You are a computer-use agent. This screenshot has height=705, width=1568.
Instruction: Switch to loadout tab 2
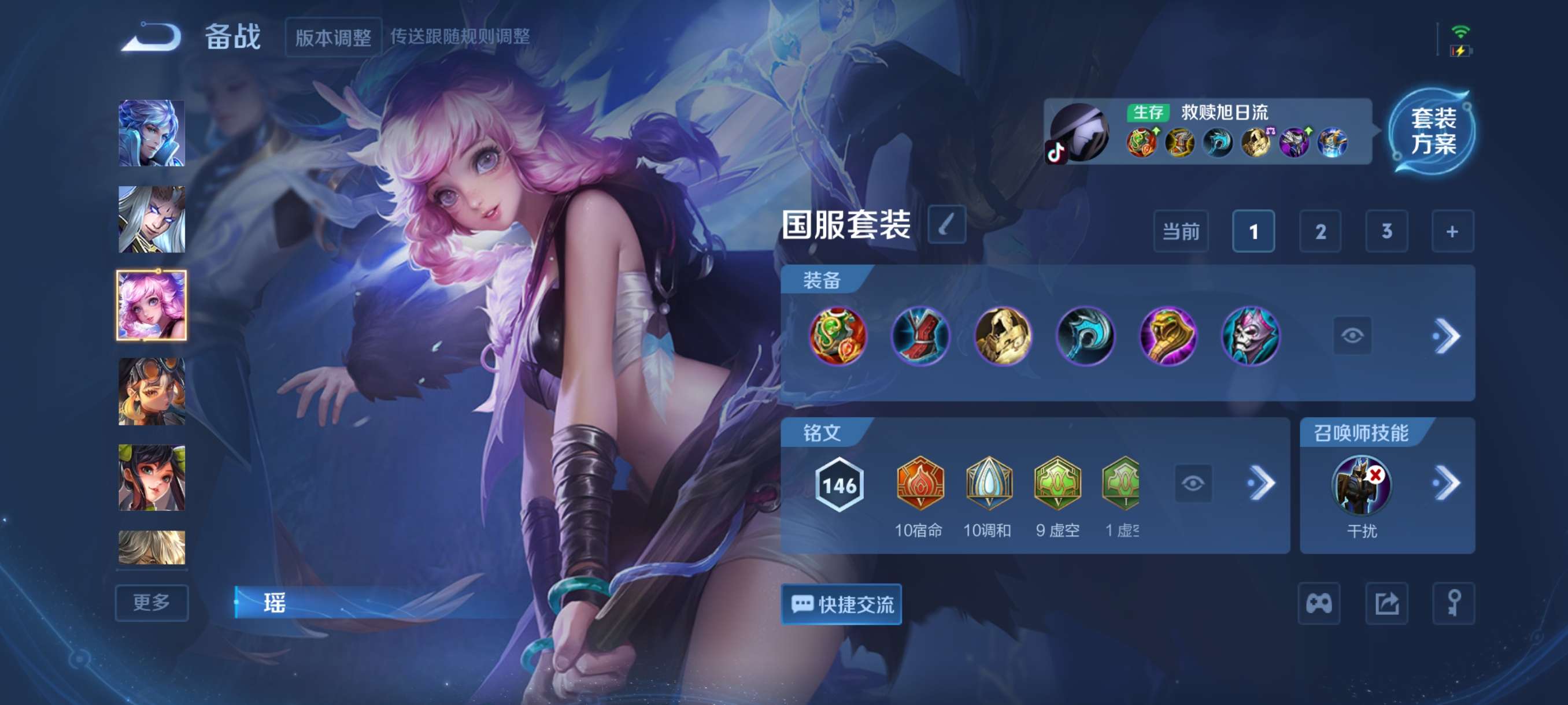(x=1321, y=232)
